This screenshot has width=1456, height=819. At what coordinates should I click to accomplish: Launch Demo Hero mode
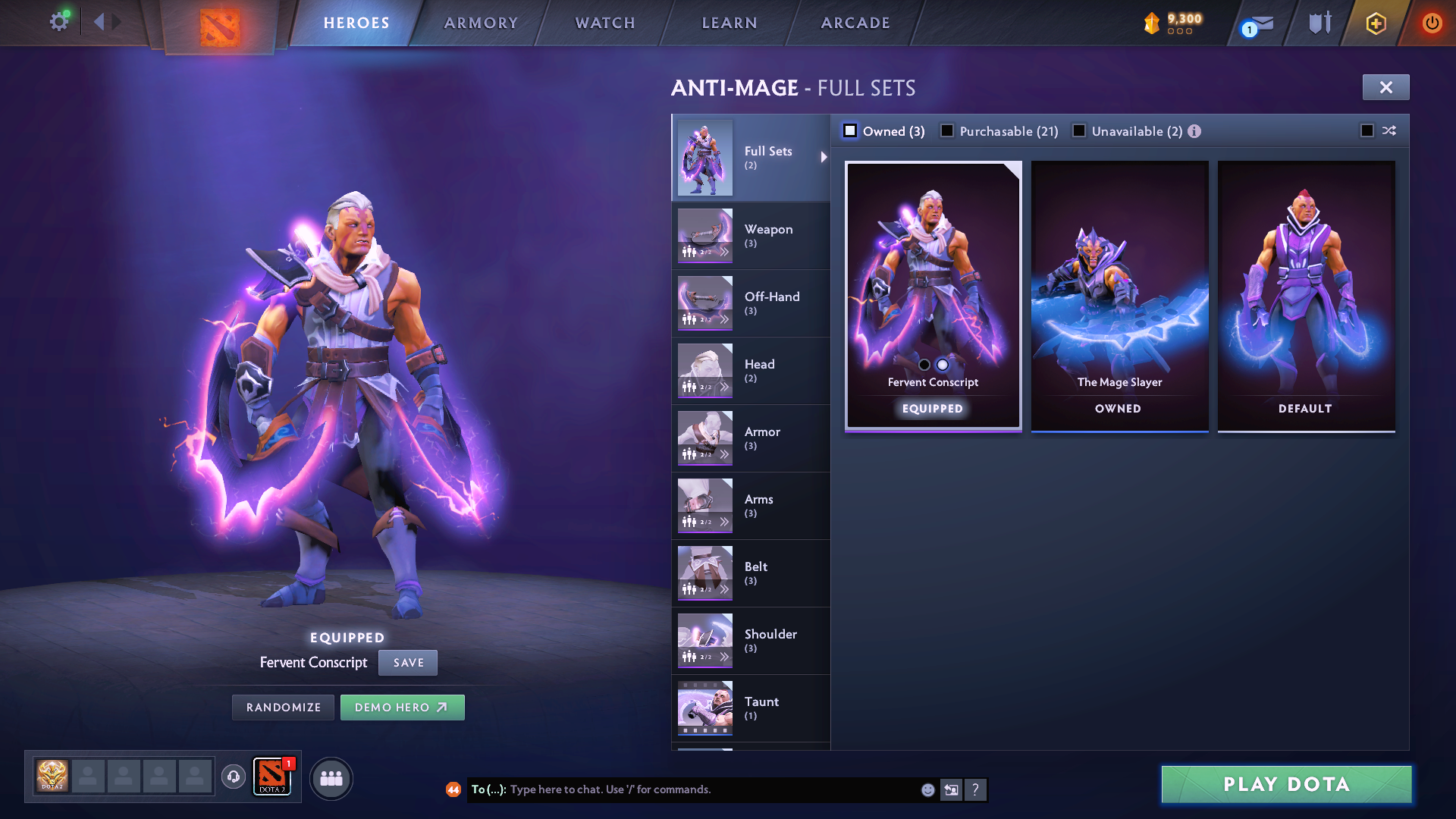pos(402,708)
